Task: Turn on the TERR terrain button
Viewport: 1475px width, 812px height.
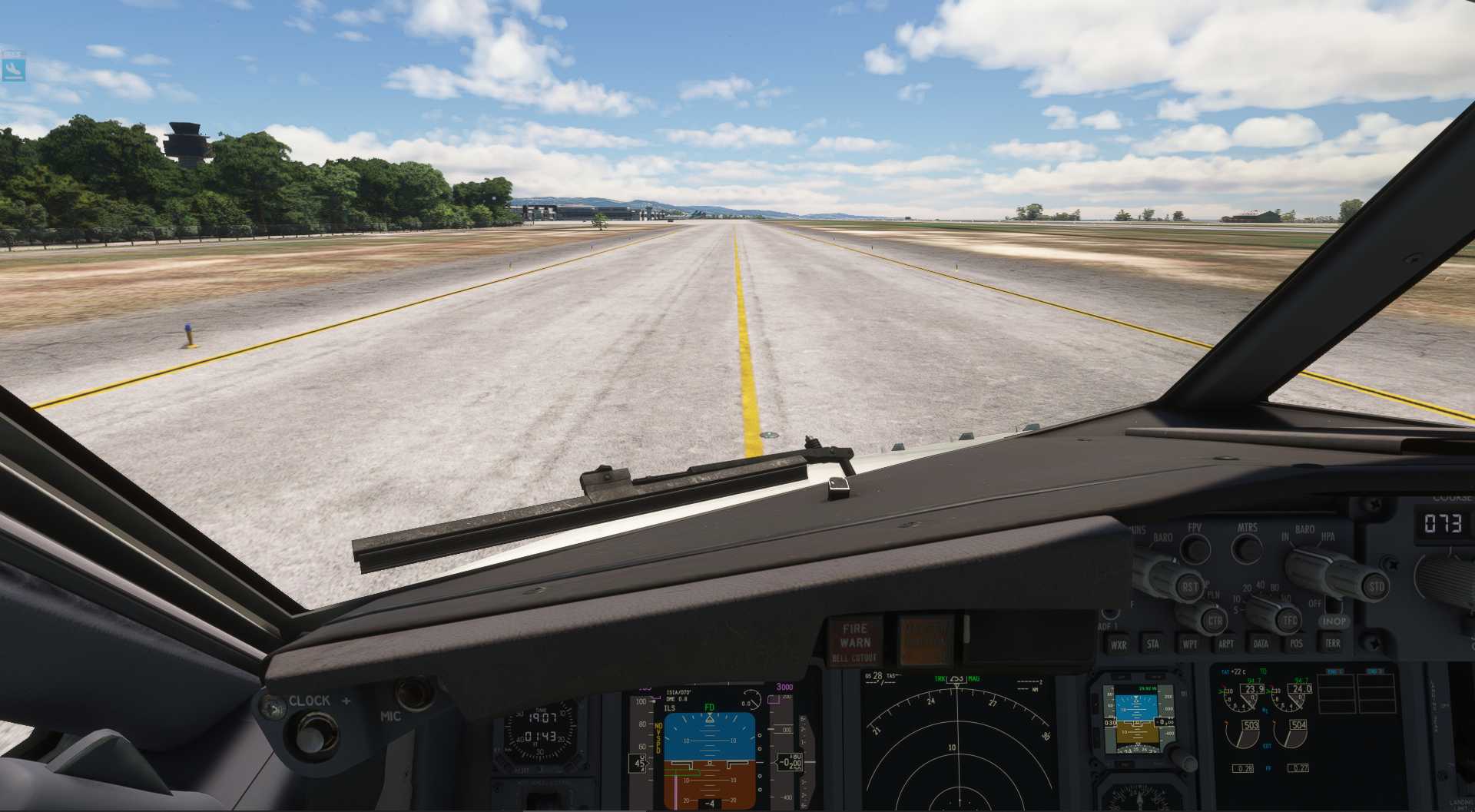Action: [1332, 644]
